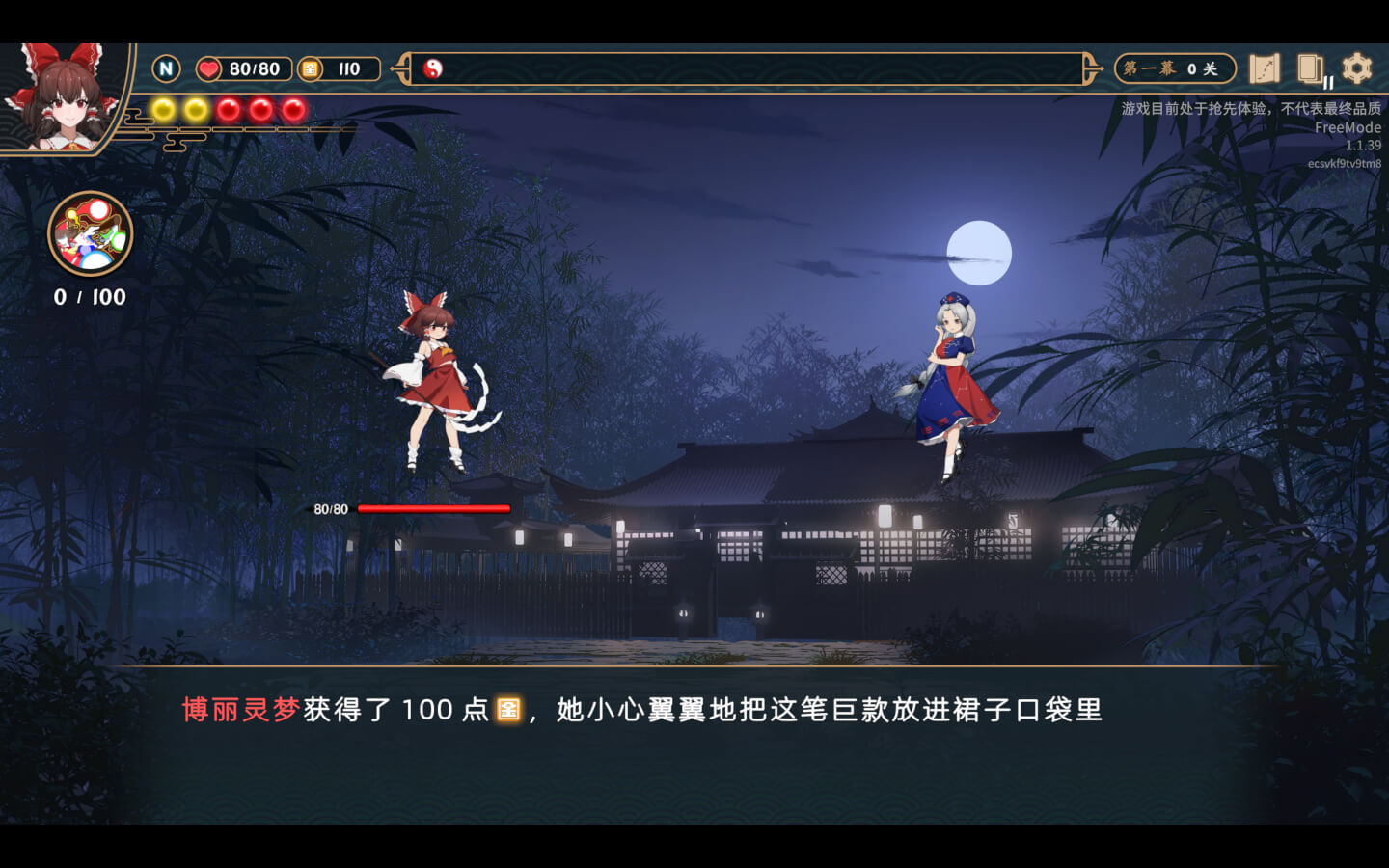Select the round N difficulty badge
The height and width of the screenshot is (868, 1389).
click(166, 68)
